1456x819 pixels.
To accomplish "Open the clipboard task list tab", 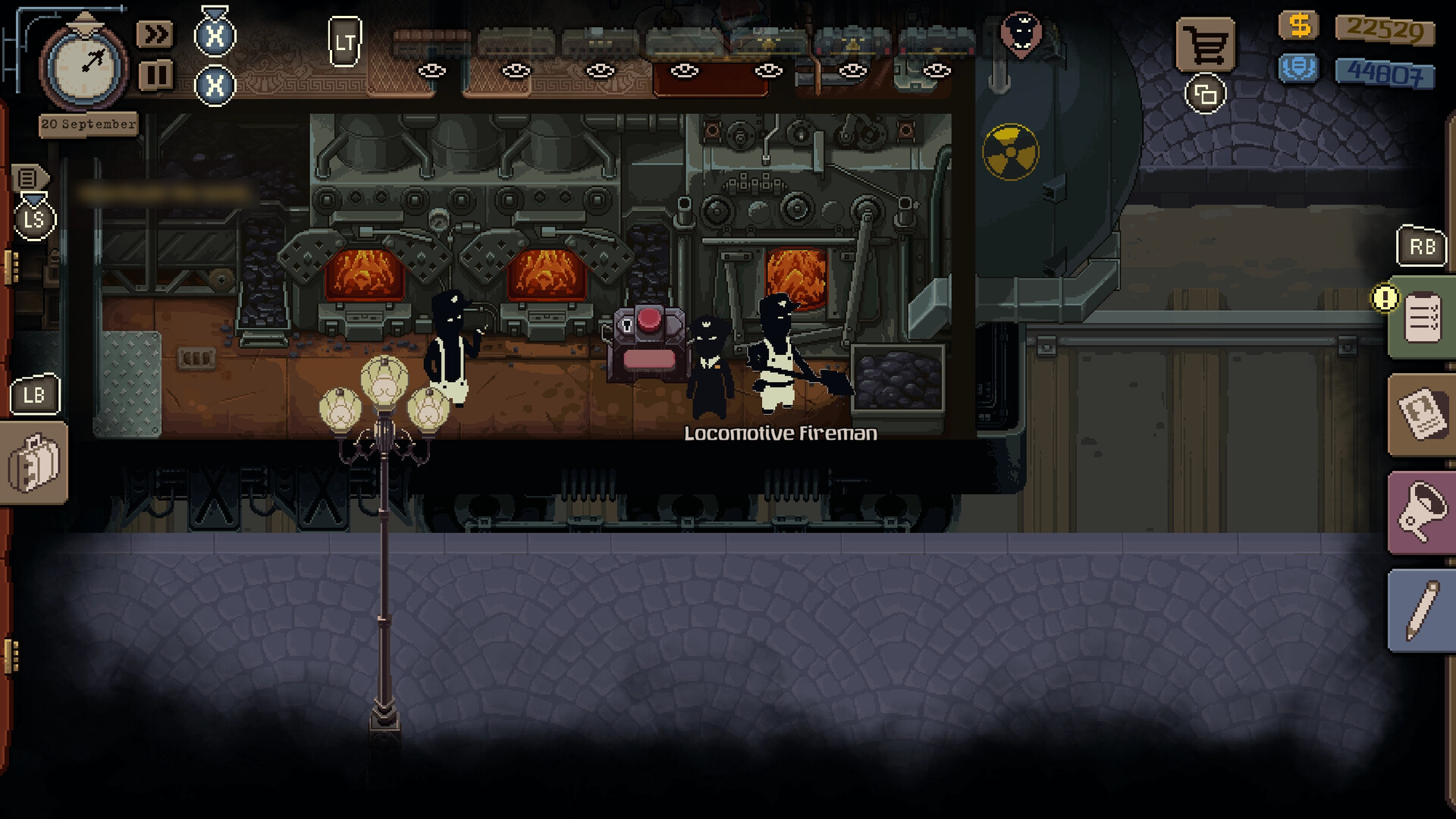I will tap(1423, 318).
